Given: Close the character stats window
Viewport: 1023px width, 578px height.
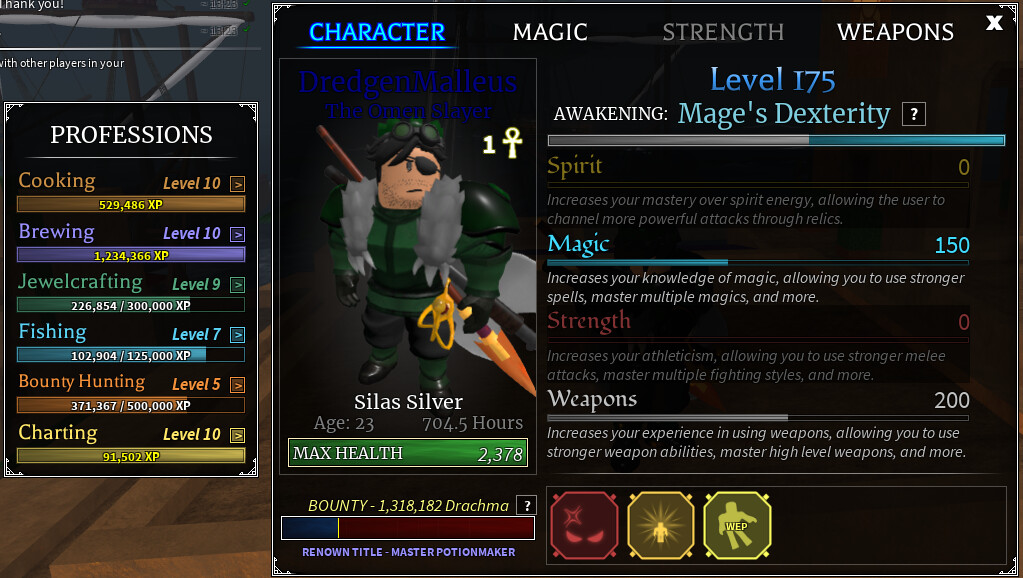Looking at the screenshot, I should [994, 22].
